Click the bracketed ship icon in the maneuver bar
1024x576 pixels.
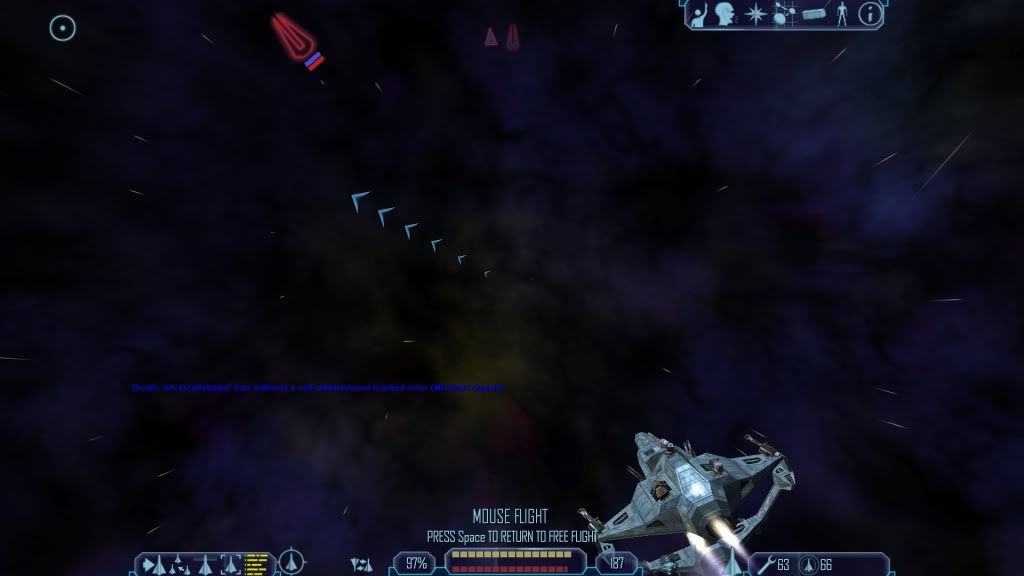point(231,564)
